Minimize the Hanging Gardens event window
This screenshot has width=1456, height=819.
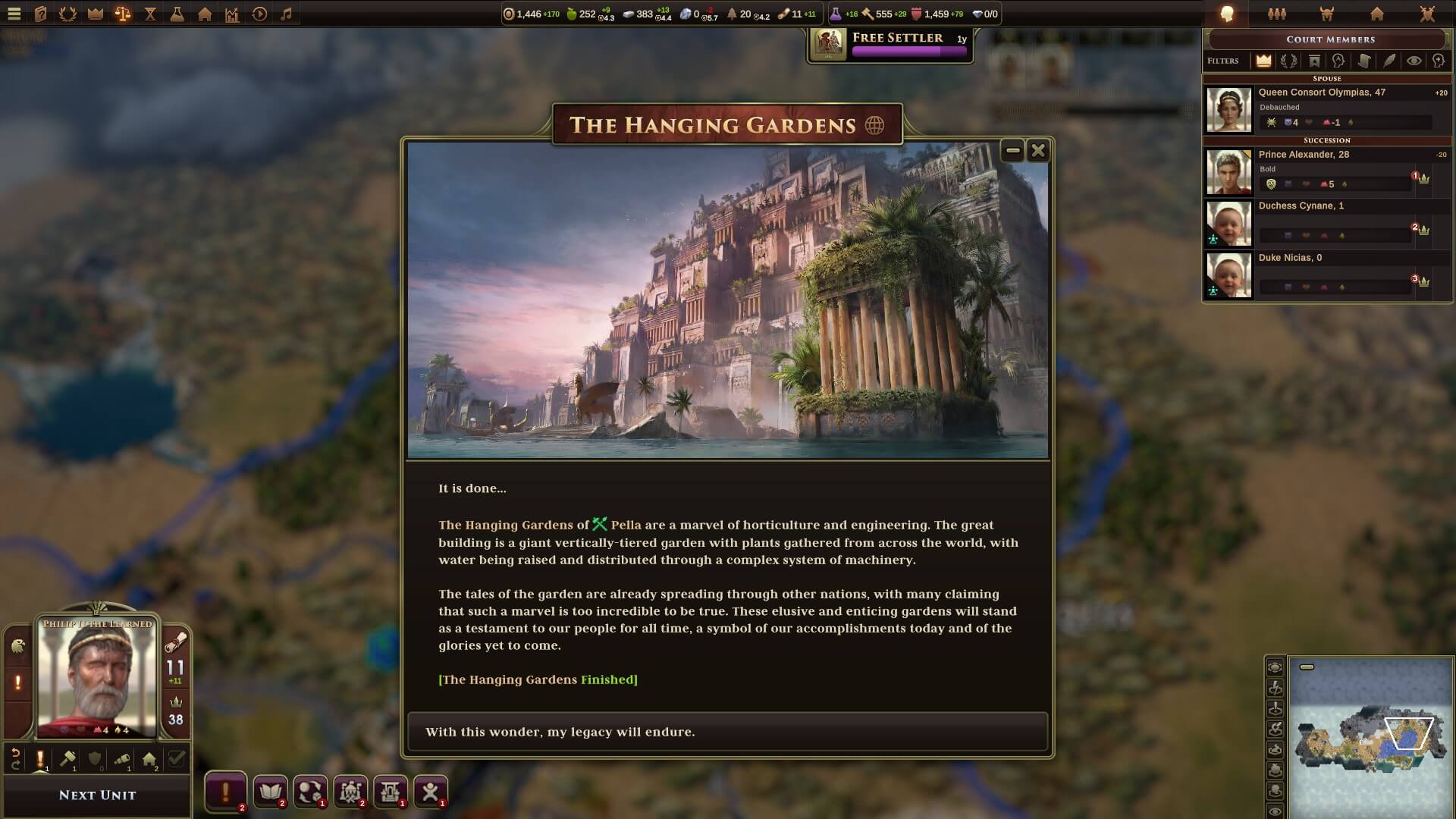pos(1012,151)
